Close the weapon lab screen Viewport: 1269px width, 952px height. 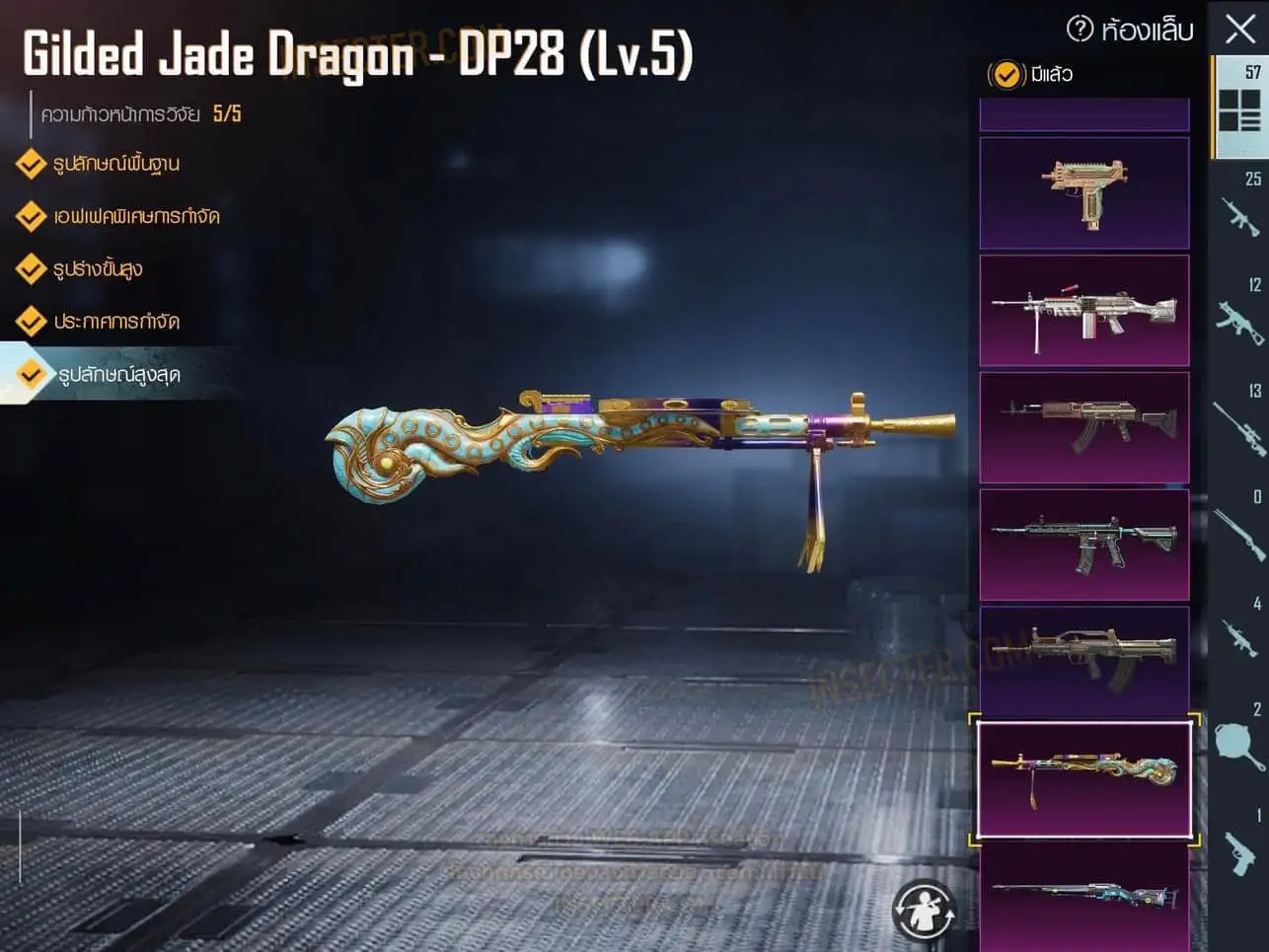click(x=1239, y=29)
